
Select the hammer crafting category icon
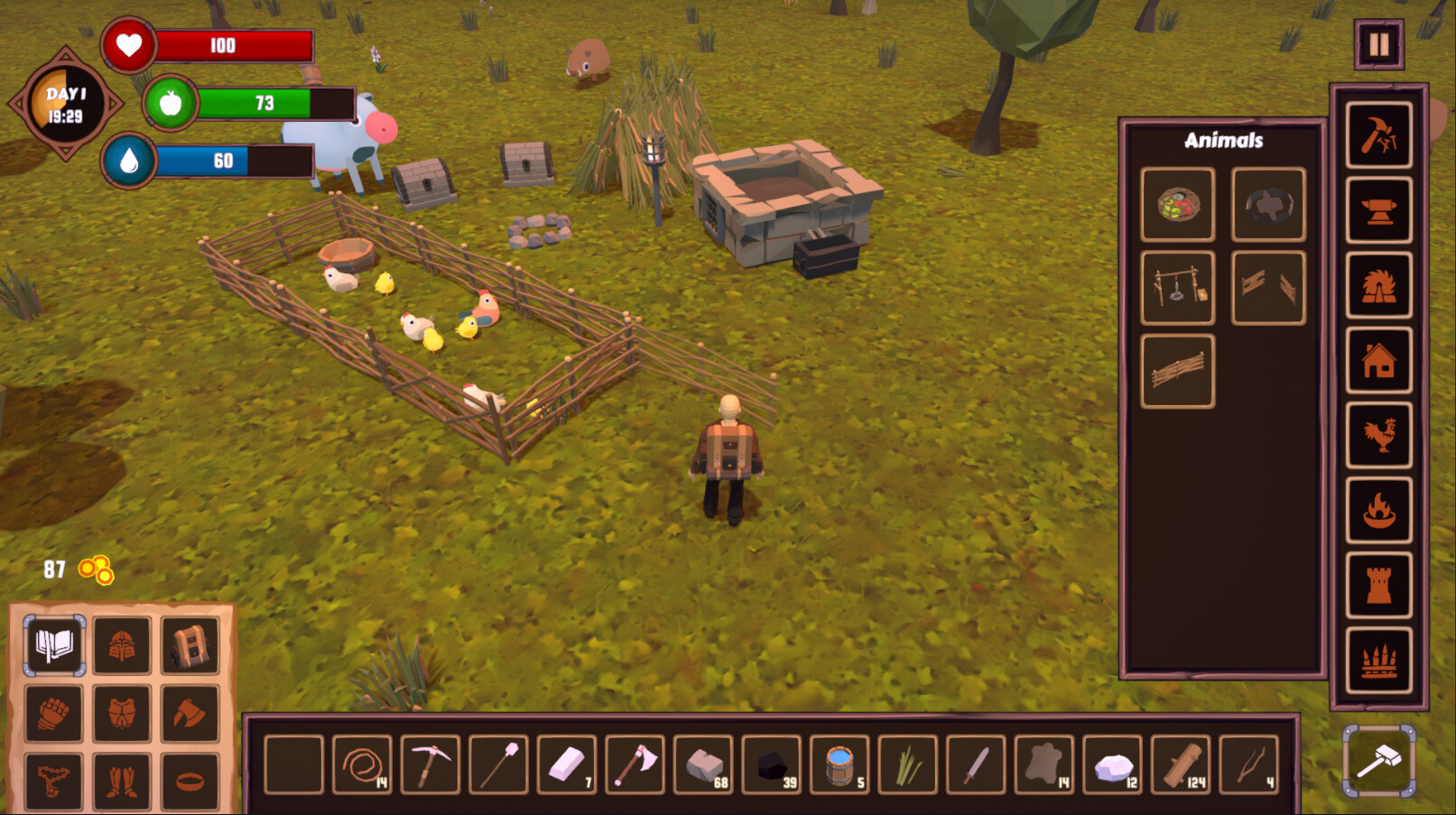[1379, 137]
